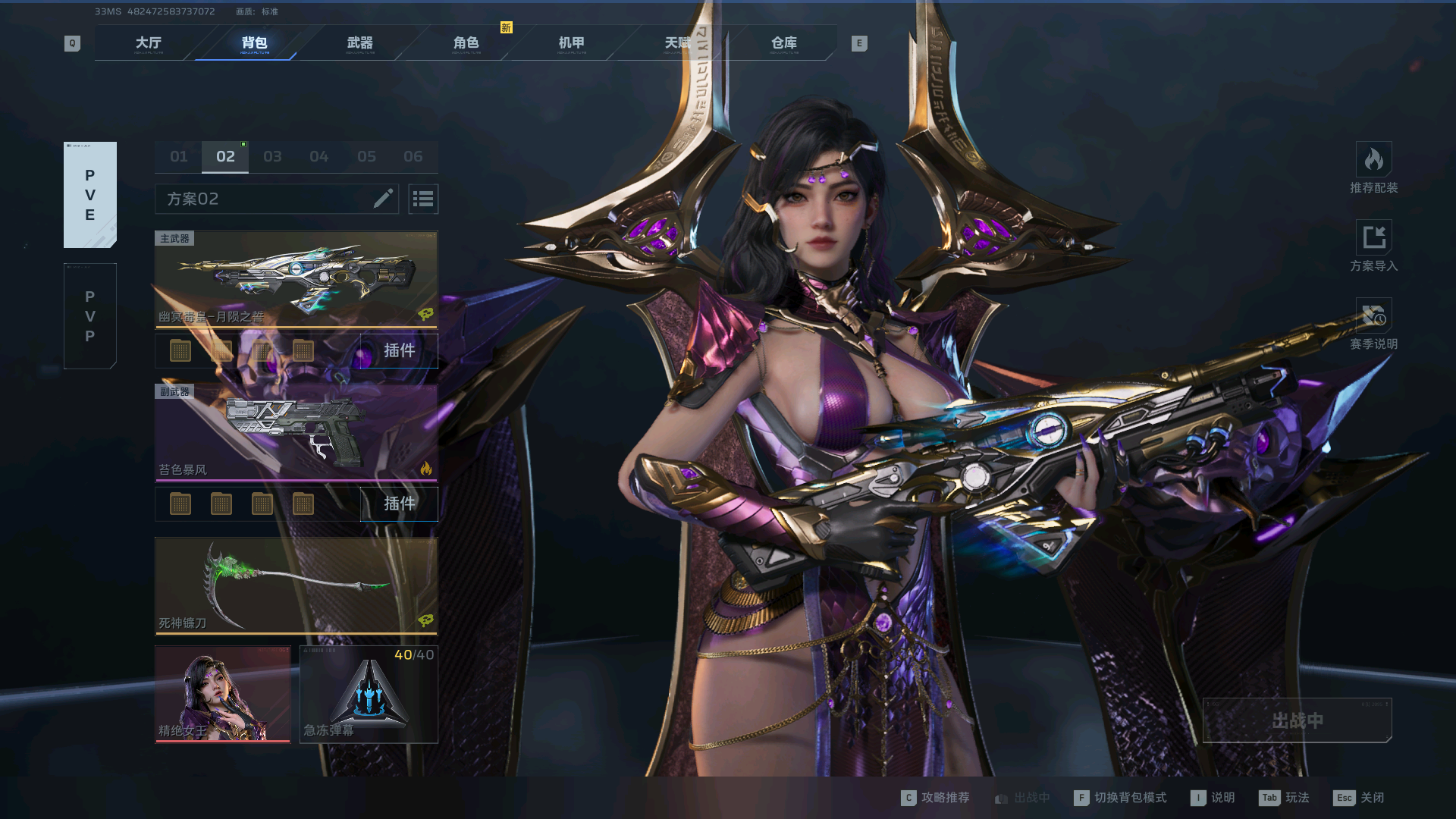Click the pencil icon to rename 方案02
The width and height of the screenshot is (1456, 819).
pyautogui.click(x=383, y=199)
